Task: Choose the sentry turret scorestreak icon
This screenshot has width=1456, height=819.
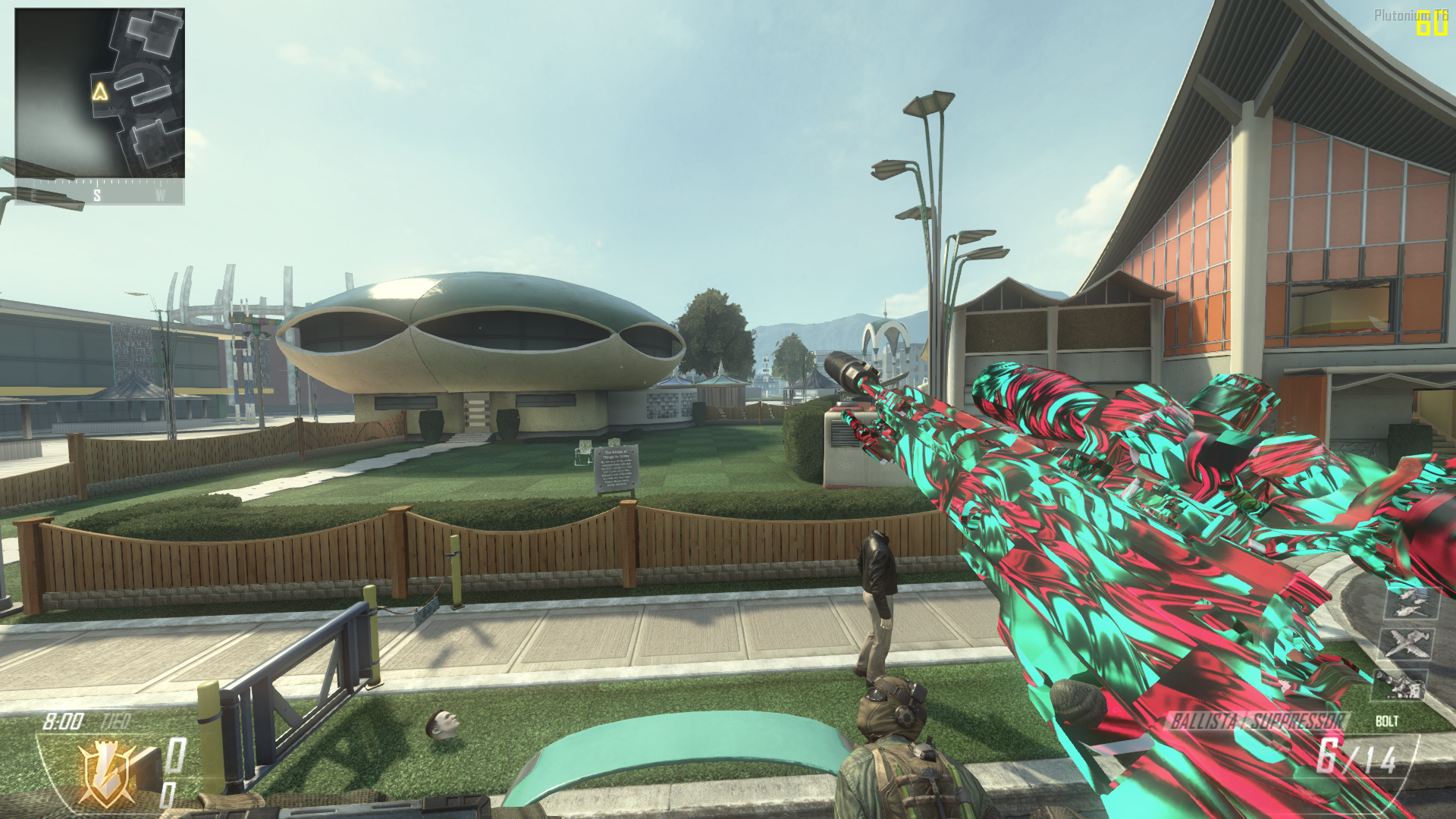Action: 1400,684
